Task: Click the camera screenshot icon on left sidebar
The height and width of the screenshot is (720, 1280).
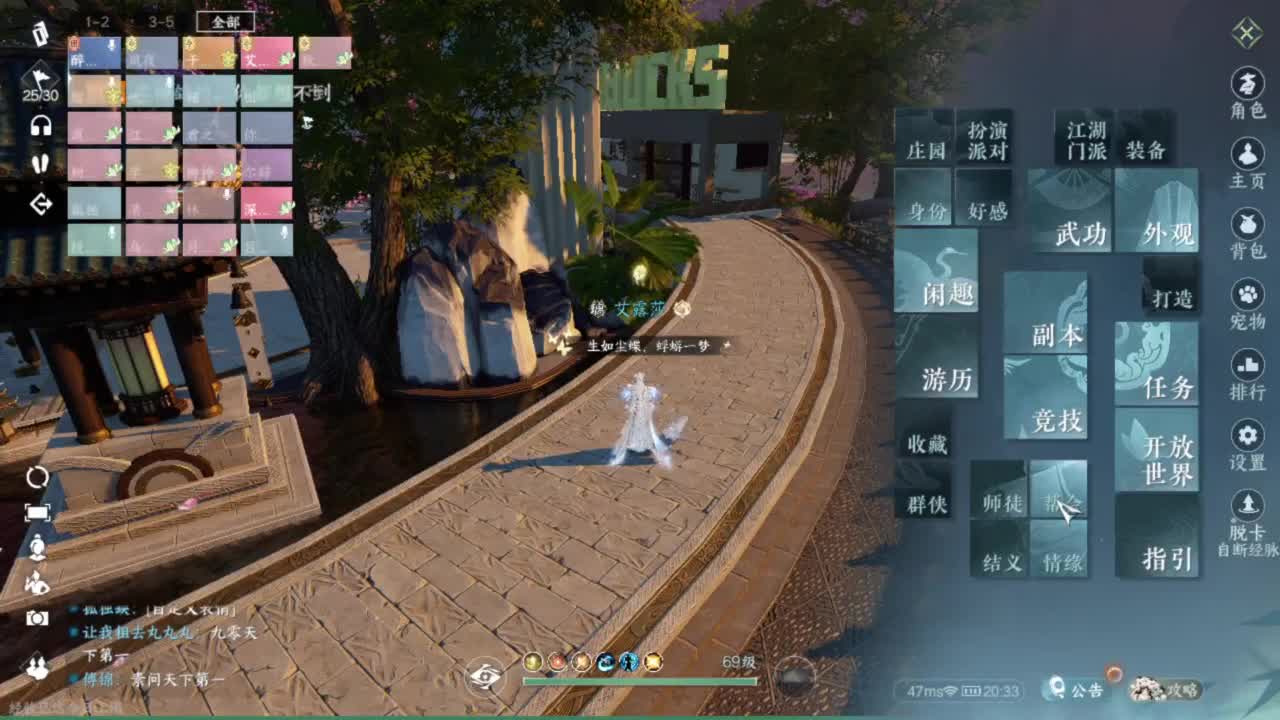Action: 38,617
